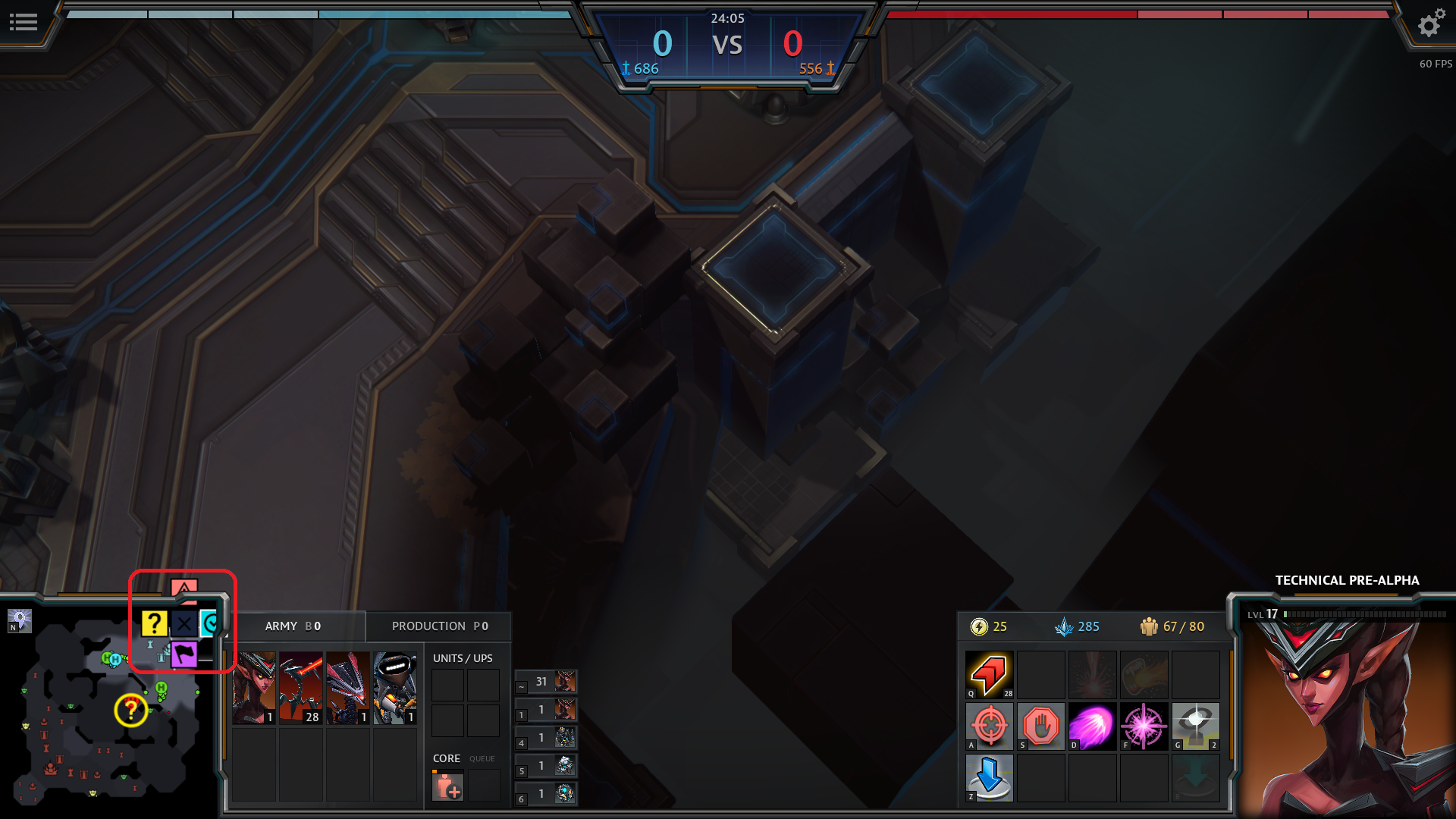Select the yellow question mark ping

coord(154,623)
